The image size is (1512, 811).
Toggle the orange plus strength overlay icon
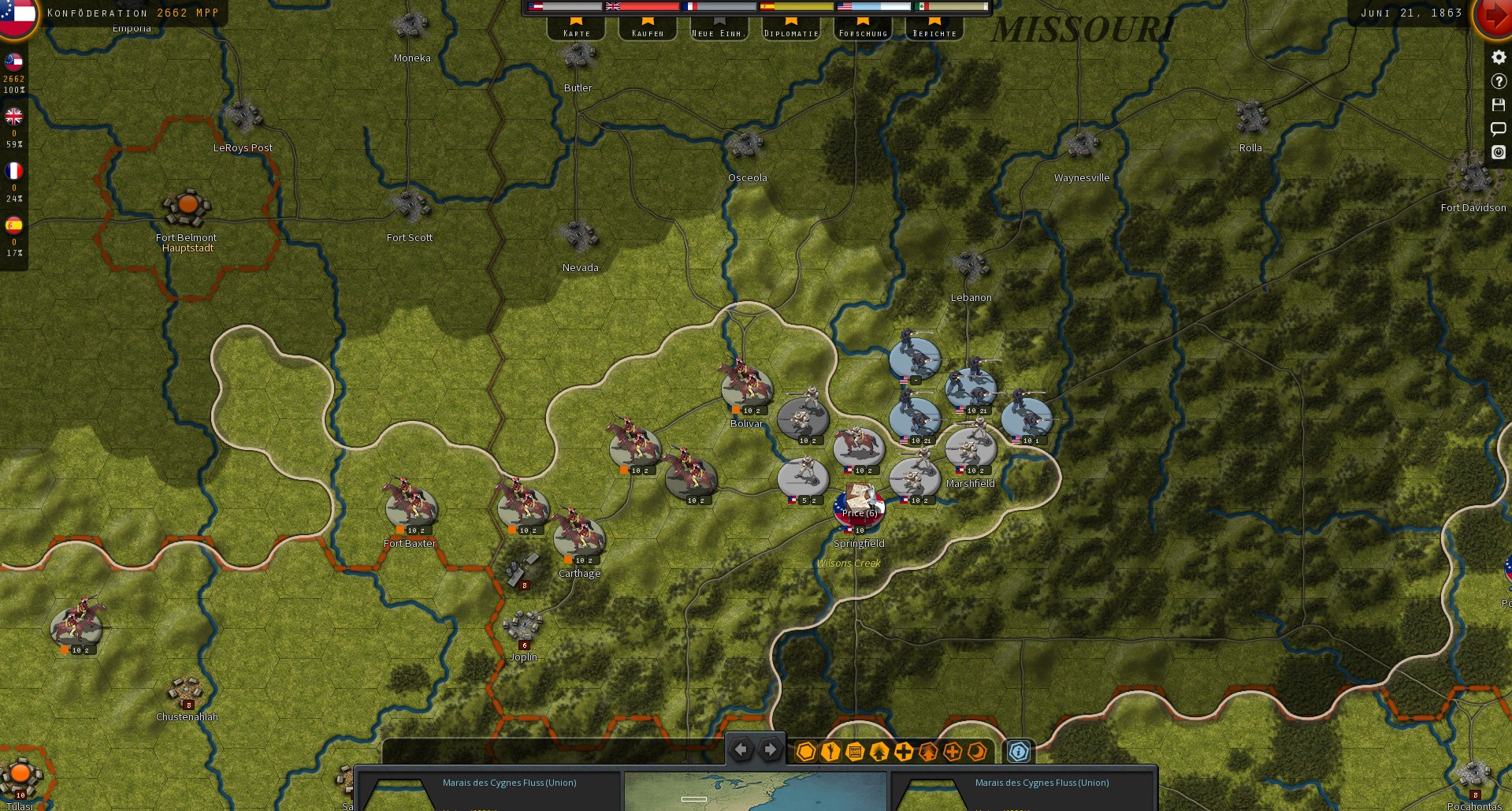coord(952,751)
